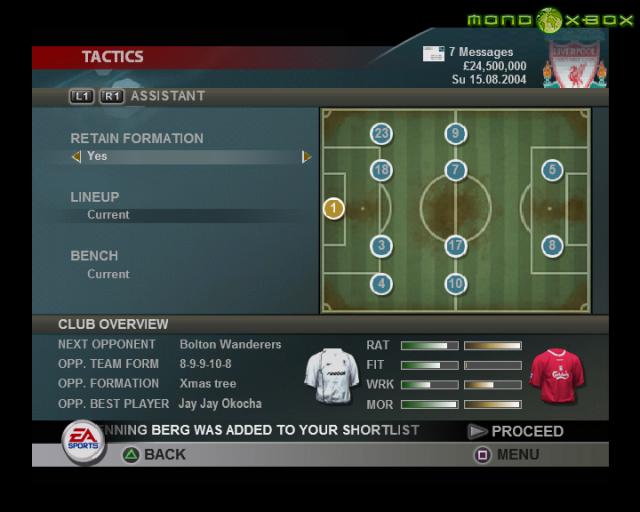Select the Retain Formation option
Screen dimensions: 640x512
click(137, 138)
